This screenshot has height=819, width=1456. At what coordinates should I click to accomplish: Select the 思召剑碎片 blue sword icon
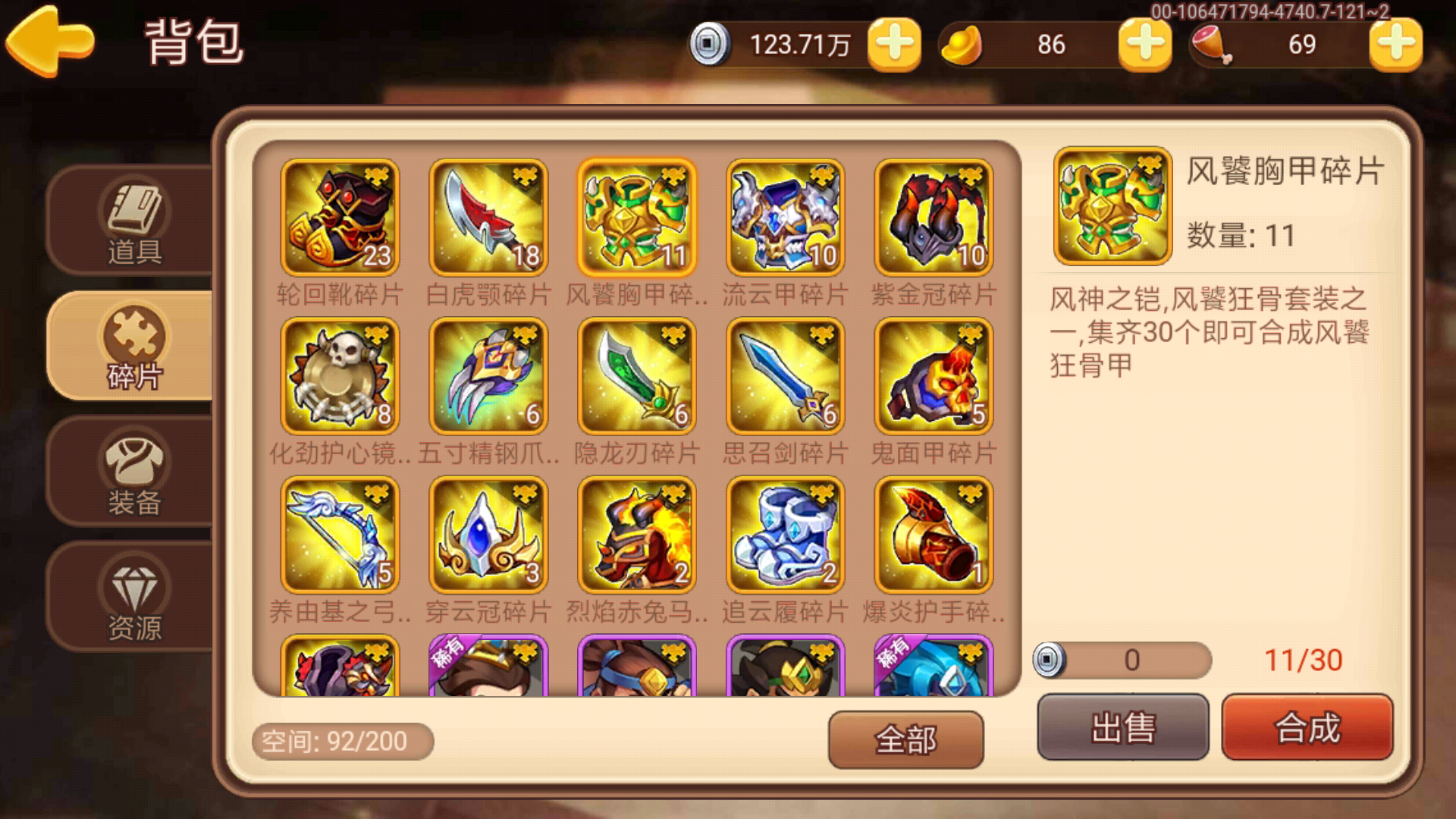coord(784,375)
